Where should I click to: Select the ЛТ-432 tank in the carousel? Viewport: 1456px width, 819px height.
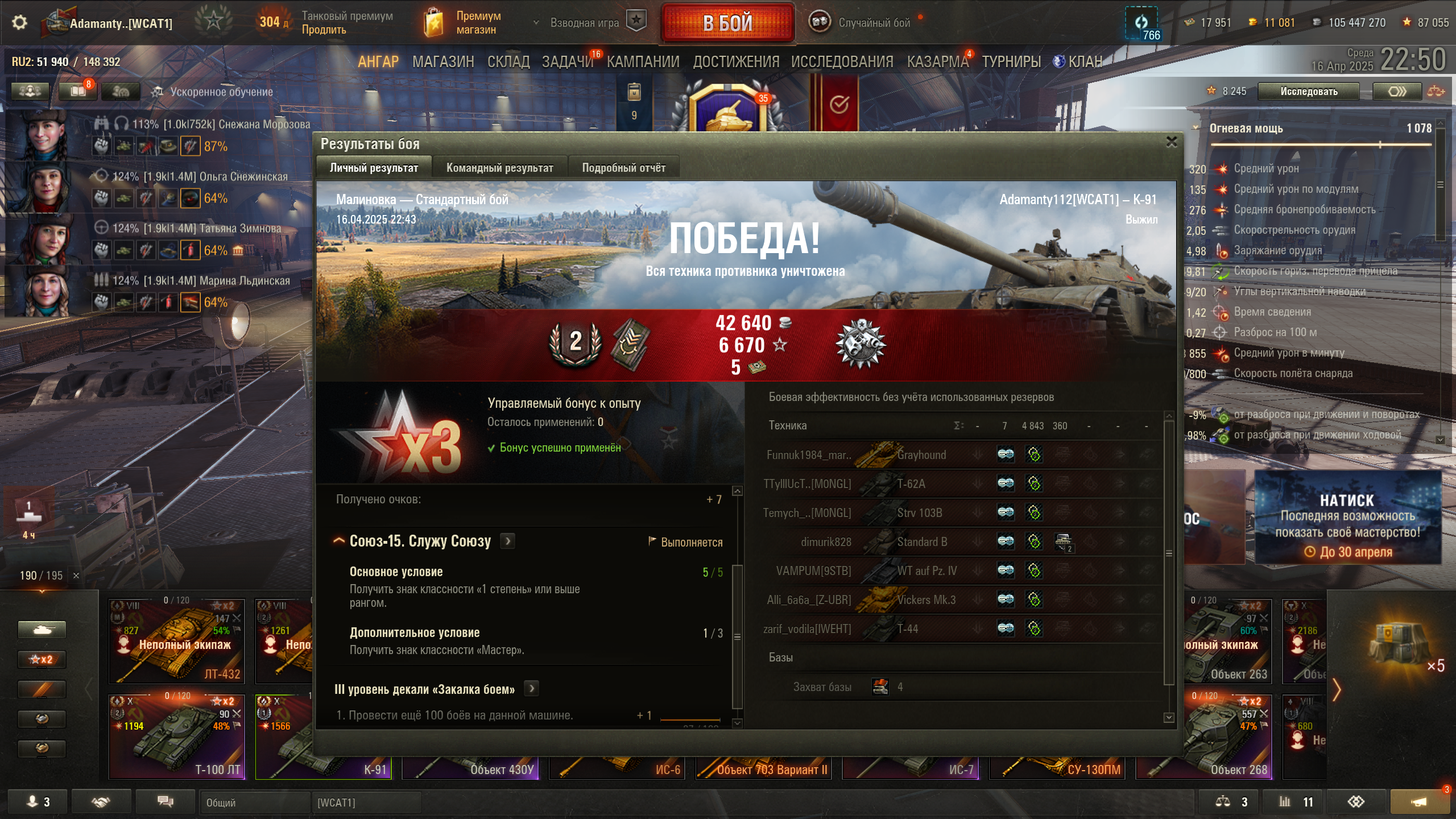[177, 641]
